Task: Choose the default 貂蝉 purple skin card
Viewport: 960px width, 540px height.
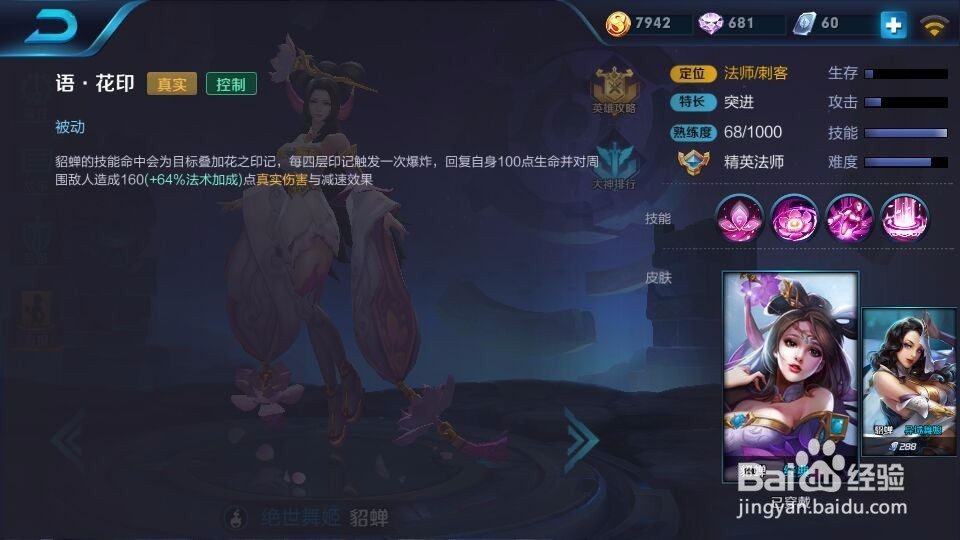Action: pyautogui.click(x=790, y=377)
